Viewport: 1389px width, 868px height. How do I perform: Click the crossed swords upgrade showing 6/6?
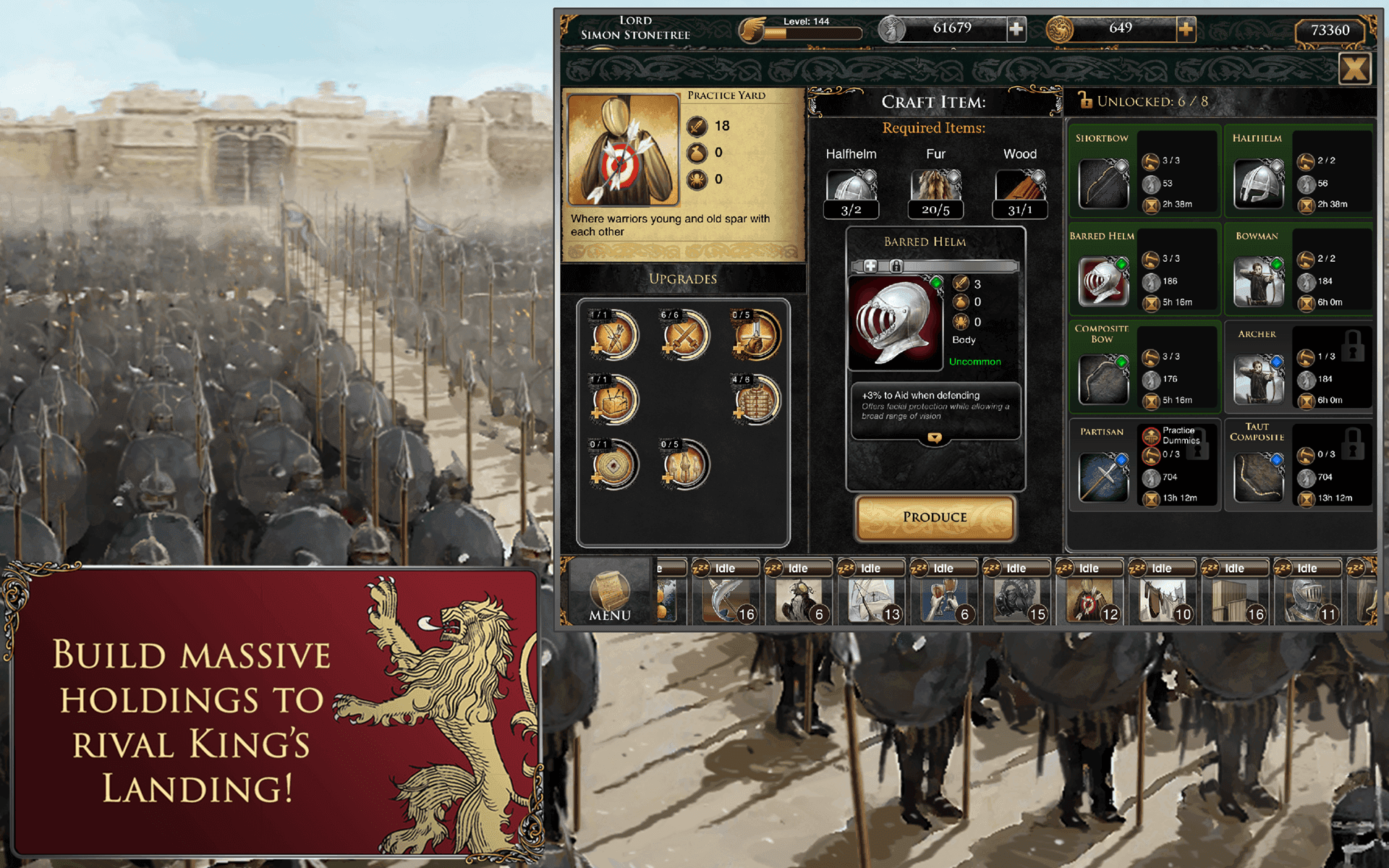pyautogui.click(x=683, y=334)
